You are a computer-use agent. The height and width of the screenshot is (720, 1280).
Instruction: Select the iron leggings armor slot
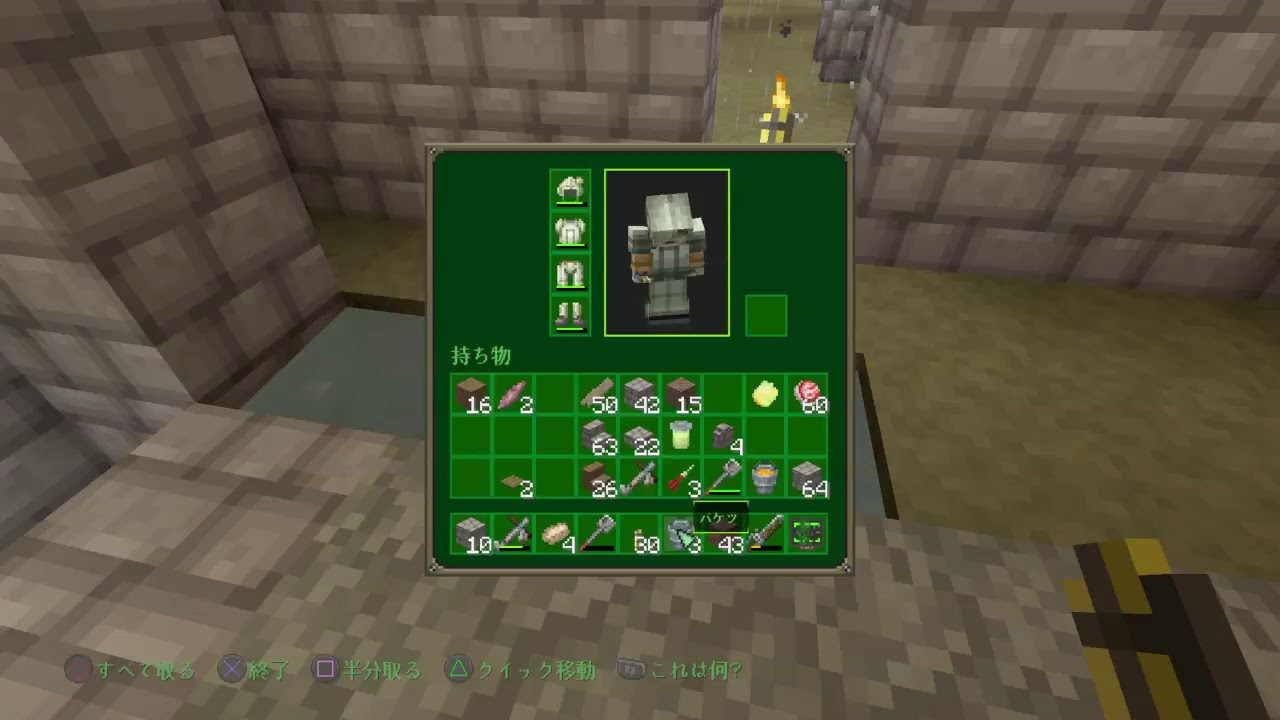[x=570, y=274]
